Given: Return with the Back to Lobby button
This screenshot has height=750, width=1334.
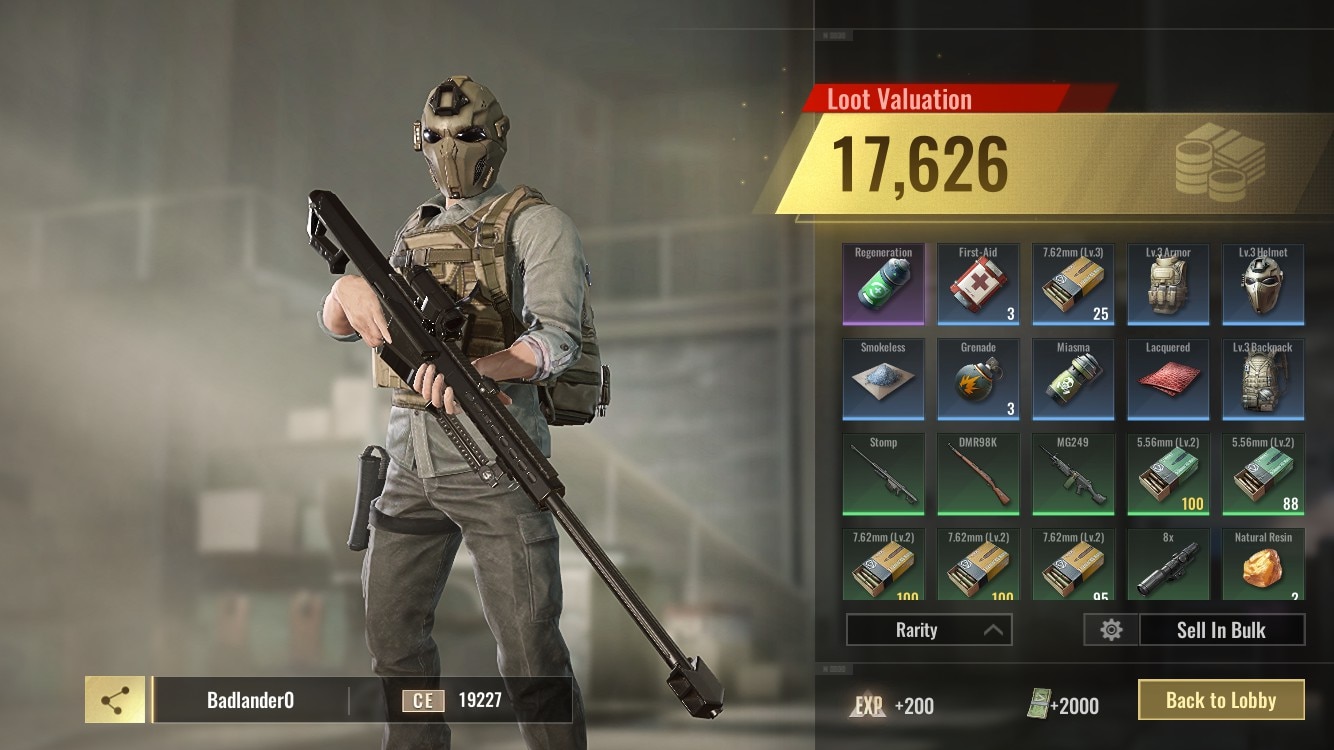Looking at the screenshot, I should coord(1221,700).
